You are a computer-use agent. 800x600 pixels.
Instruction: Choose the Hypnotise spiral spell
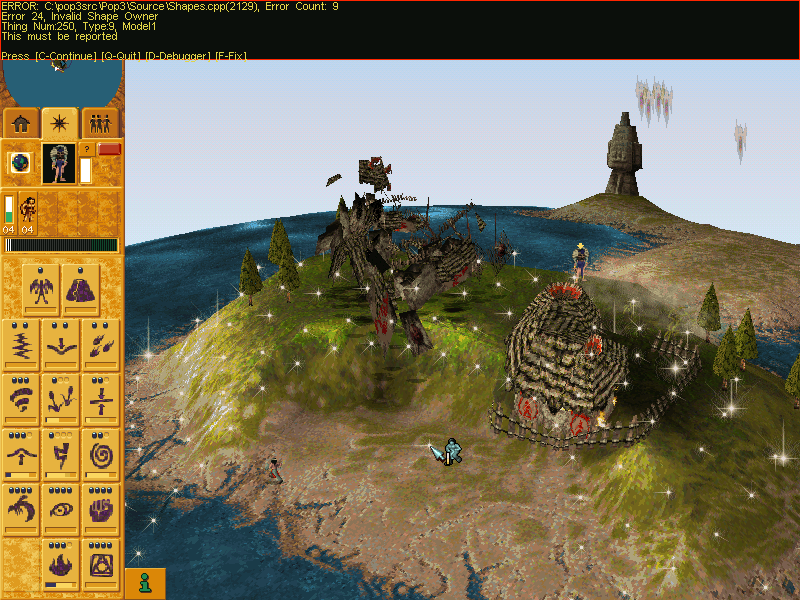(x=101, y=456)
